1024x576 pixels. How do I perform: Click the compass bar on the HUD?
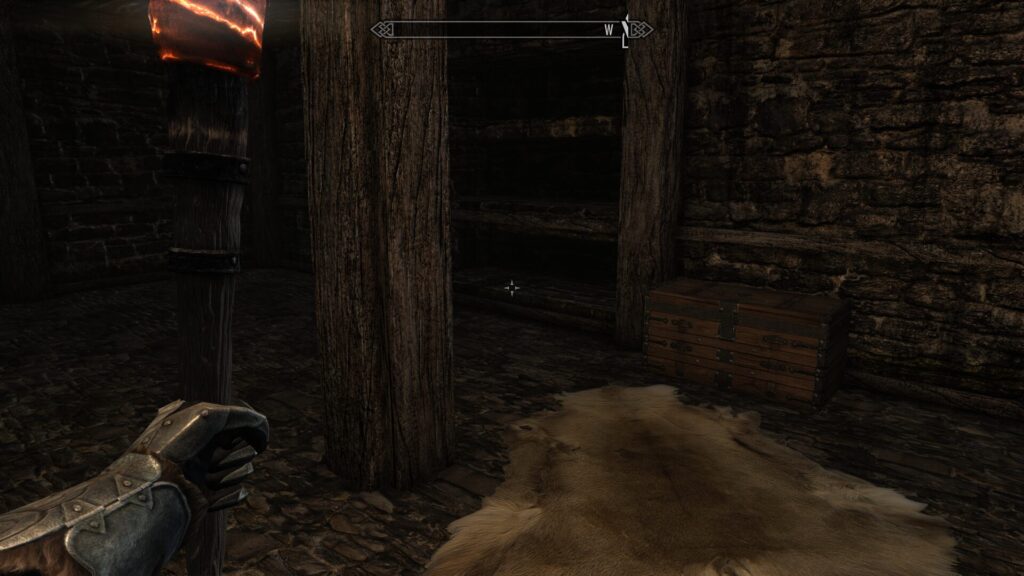point(500,30)
